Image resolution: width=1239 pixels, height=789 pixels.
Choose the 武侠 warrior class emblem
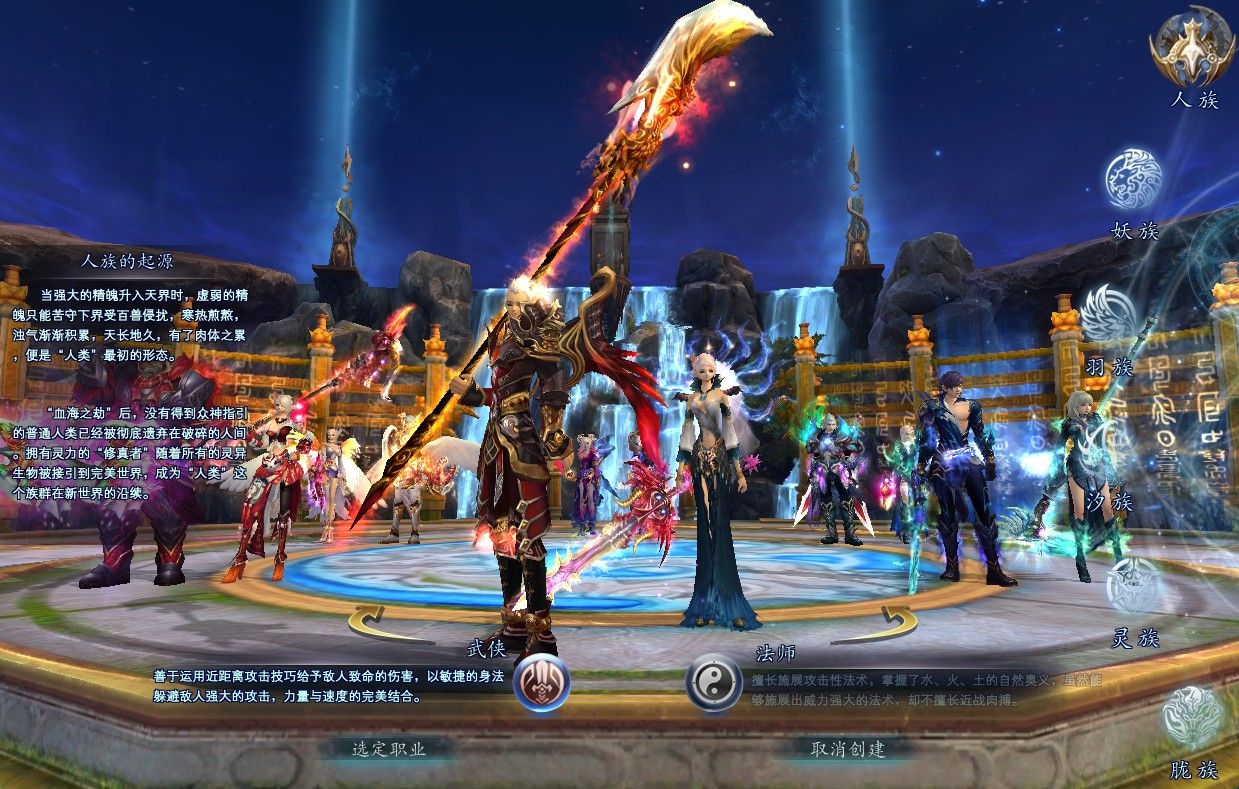[542, 683]
